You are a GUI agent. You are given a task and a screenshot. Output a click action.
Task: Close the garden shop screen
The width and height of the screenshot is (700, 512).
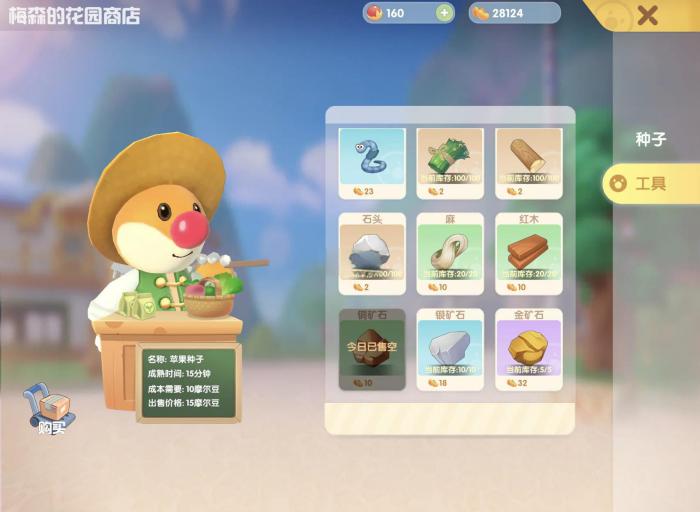(648, 15)
